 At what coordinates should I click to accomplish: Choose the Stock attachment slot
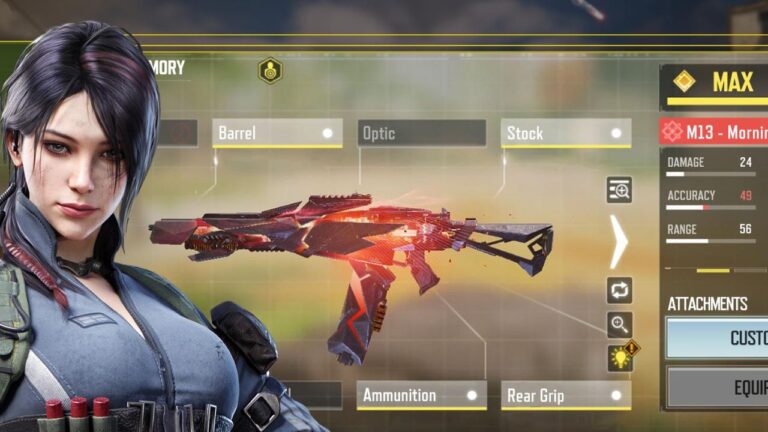(565, 133)
